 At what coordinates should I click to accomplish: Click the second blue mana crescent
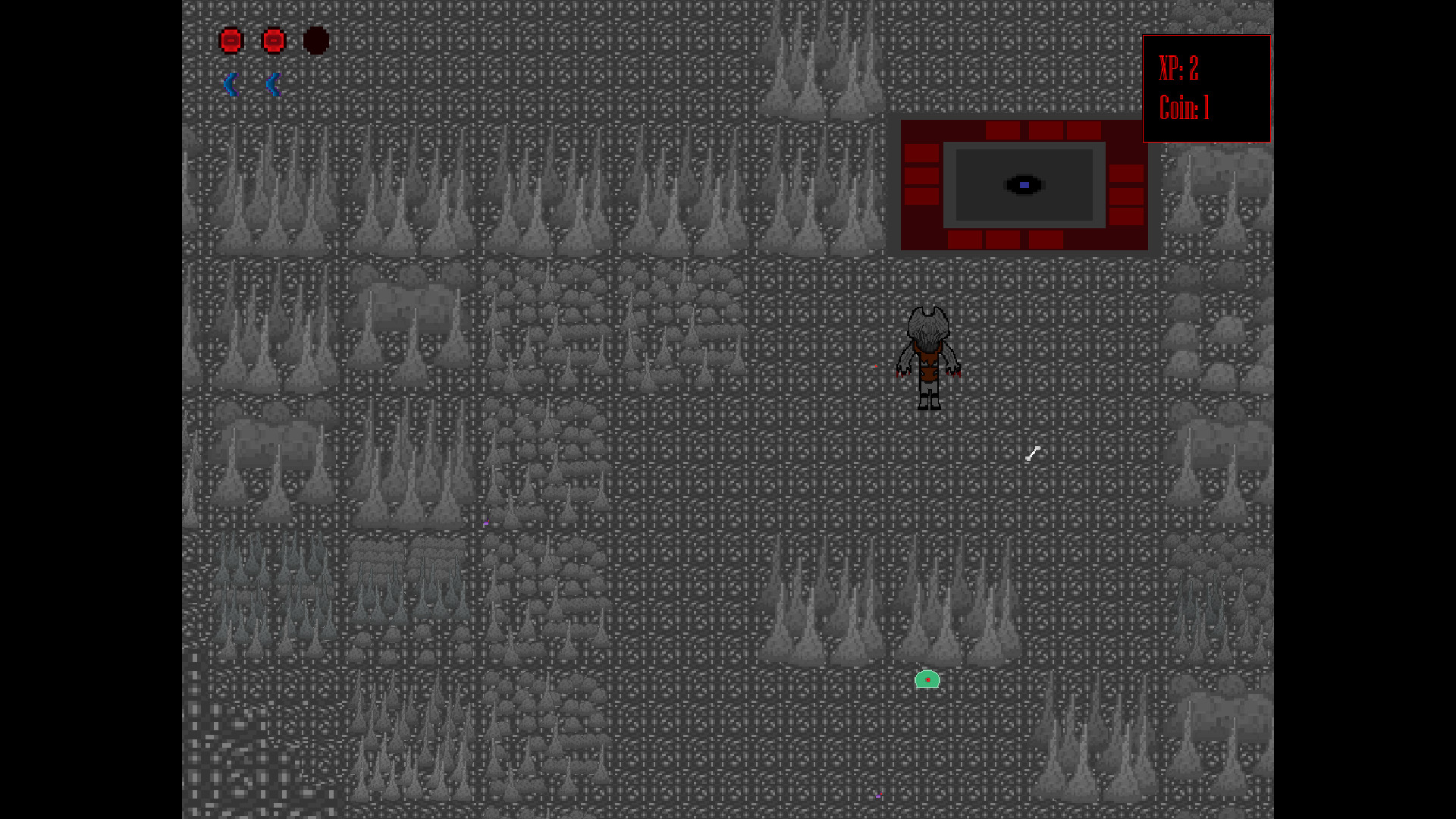[273, 84]
